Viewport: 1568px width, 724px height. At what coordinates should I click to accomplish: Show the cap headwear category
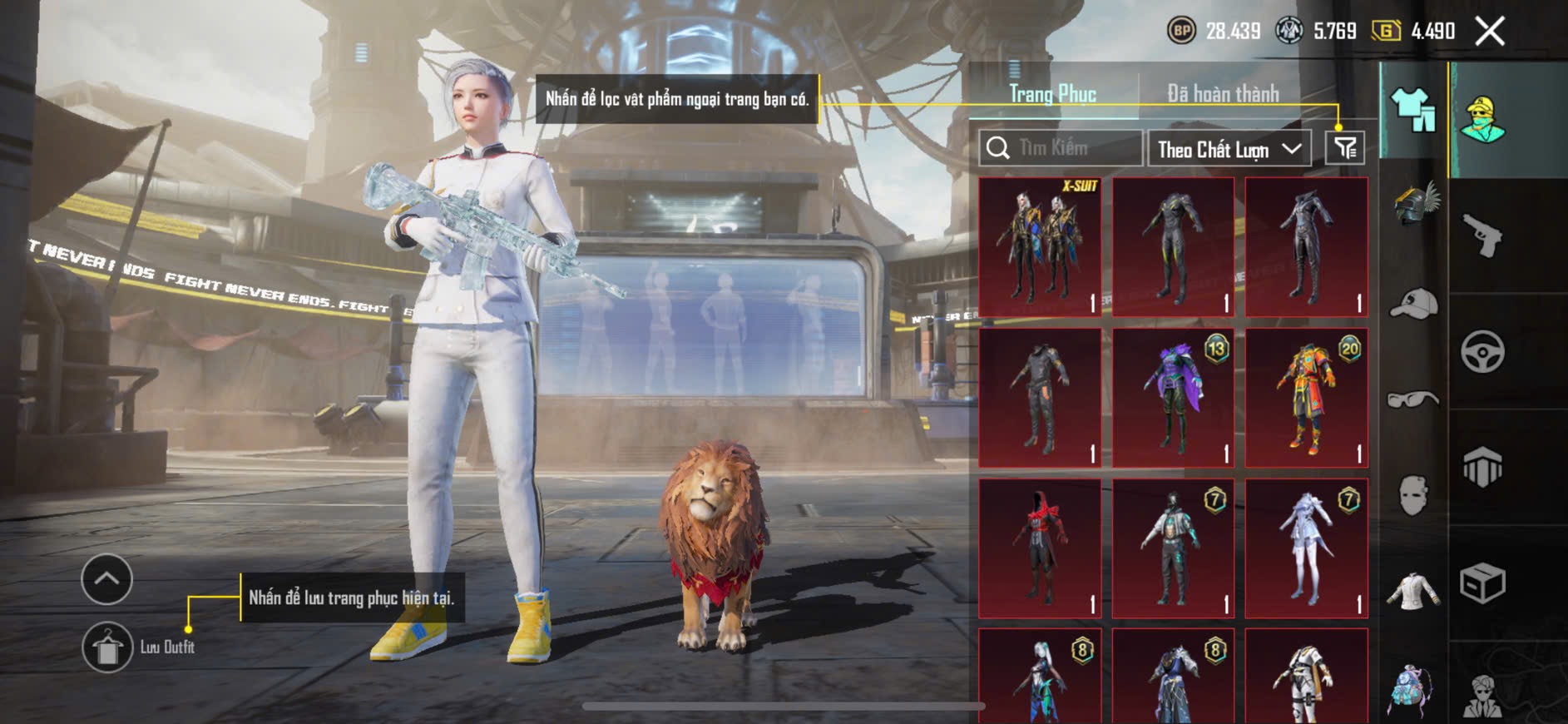click(x=1414, y=304)
